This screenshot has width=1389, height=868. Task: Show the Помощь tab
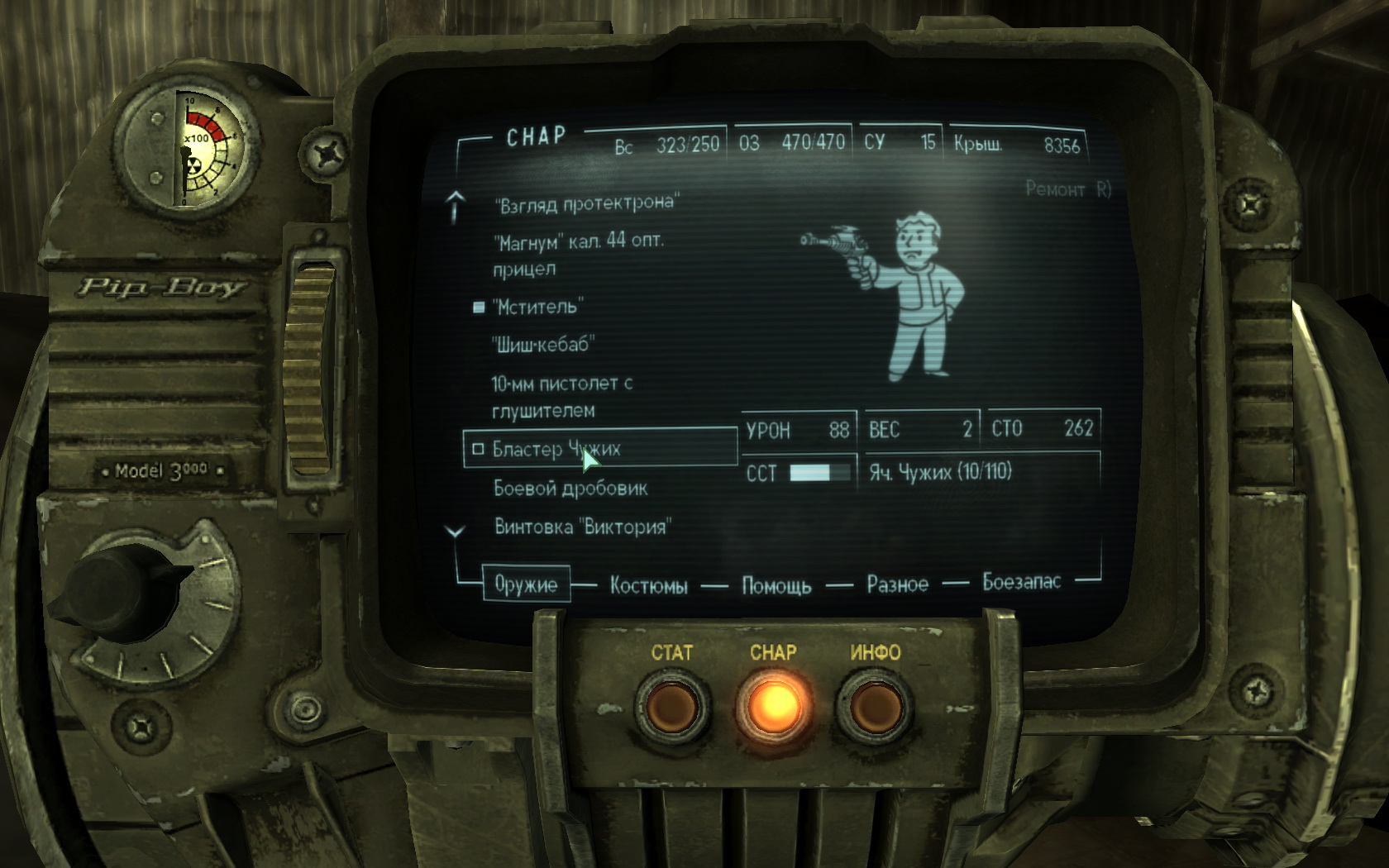(x=776, y=586)
